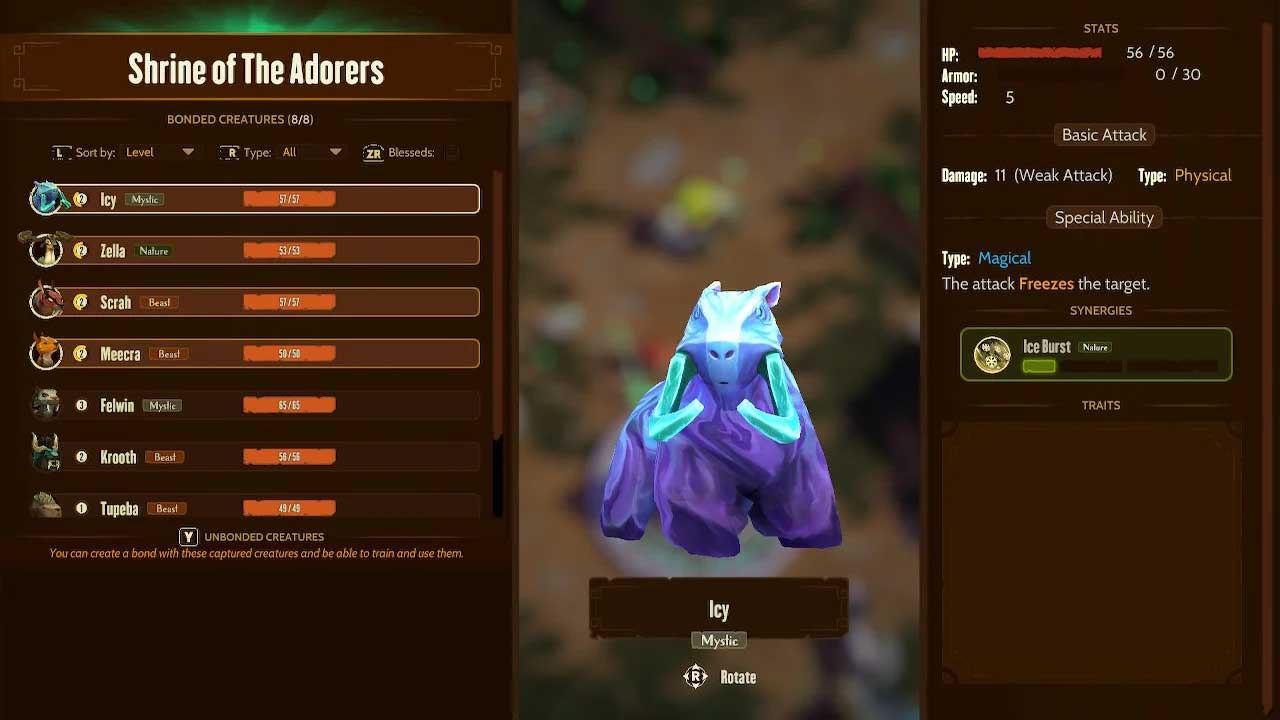This screenshot has width=1280, height=720.
Task: Open the Sort by Level dropdown
Action: point(160,152)
